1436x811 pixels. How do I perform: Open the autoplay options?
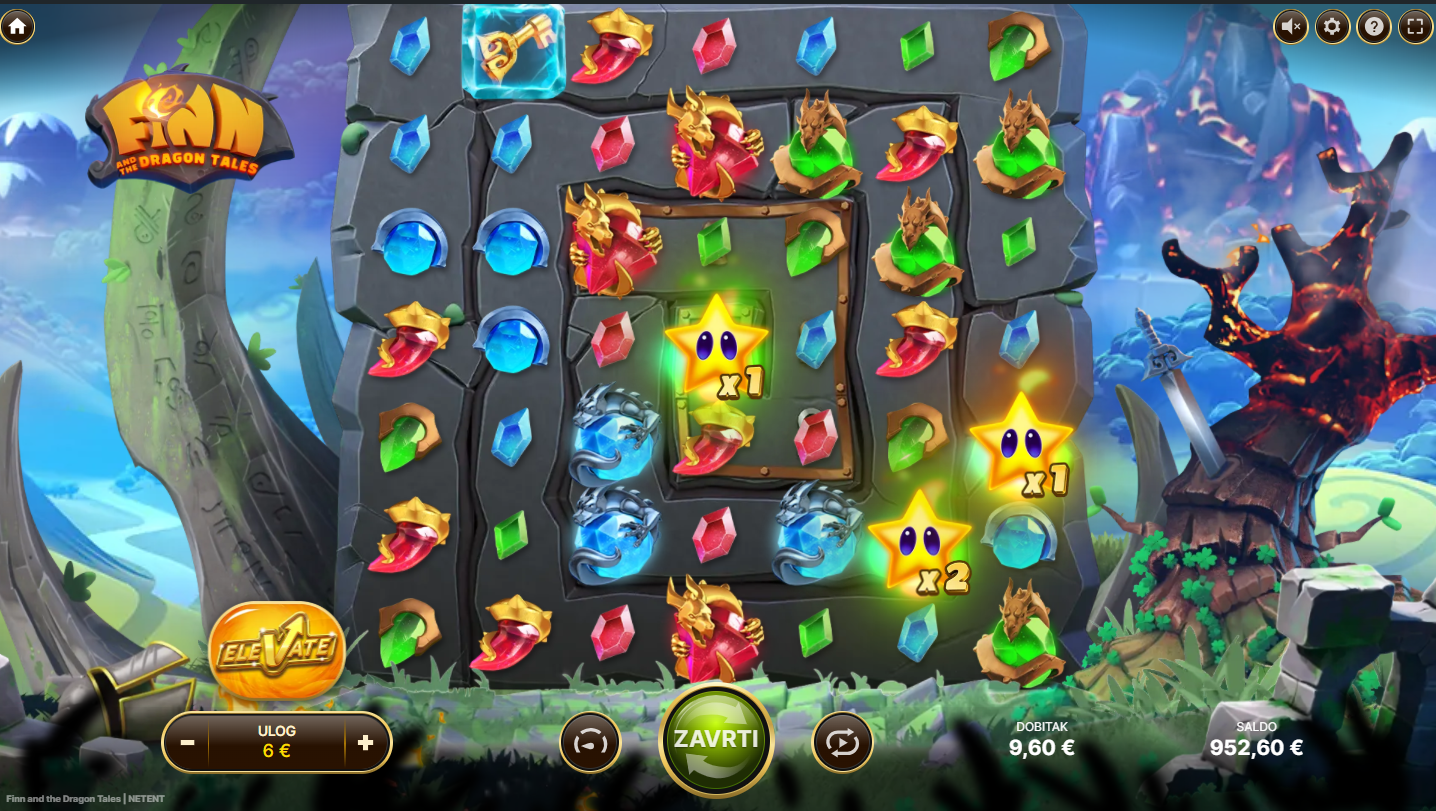[842, 743]
